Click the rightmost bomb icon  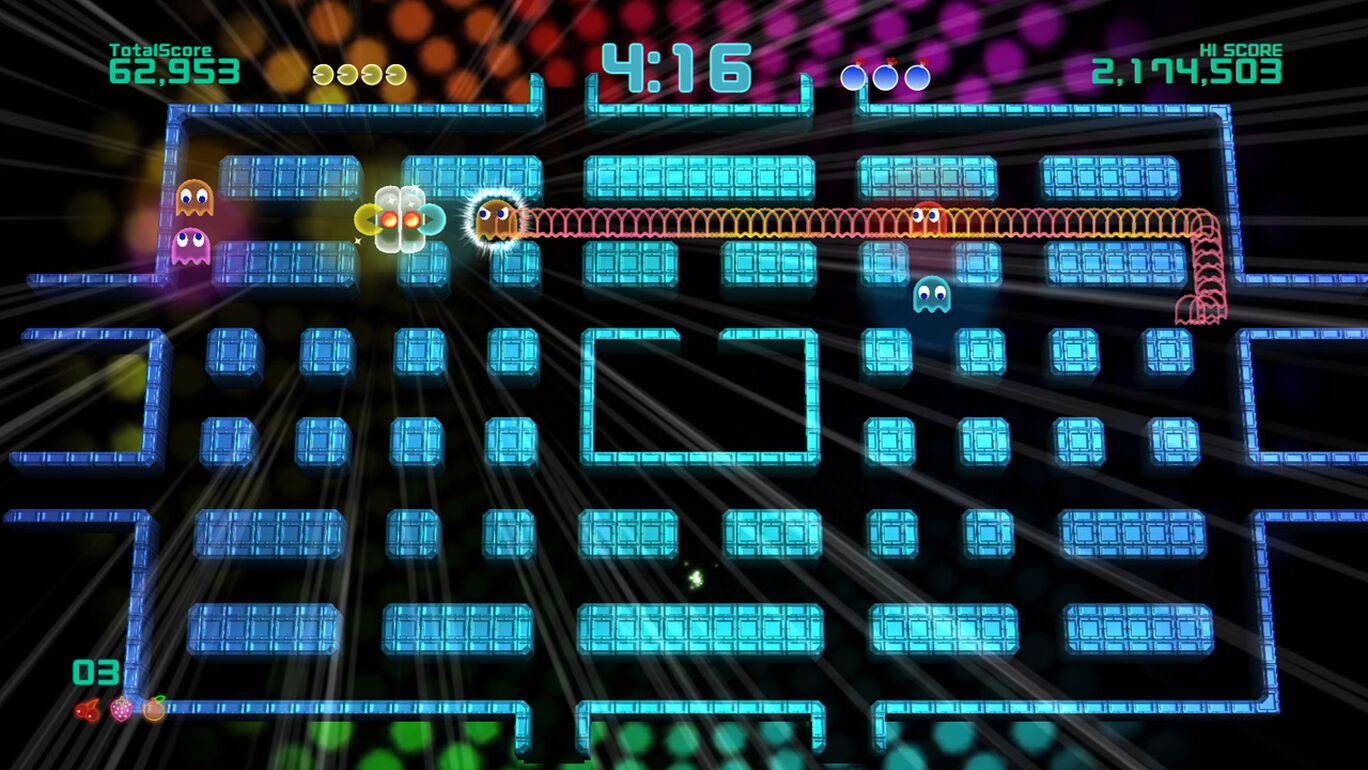point(917,78)
